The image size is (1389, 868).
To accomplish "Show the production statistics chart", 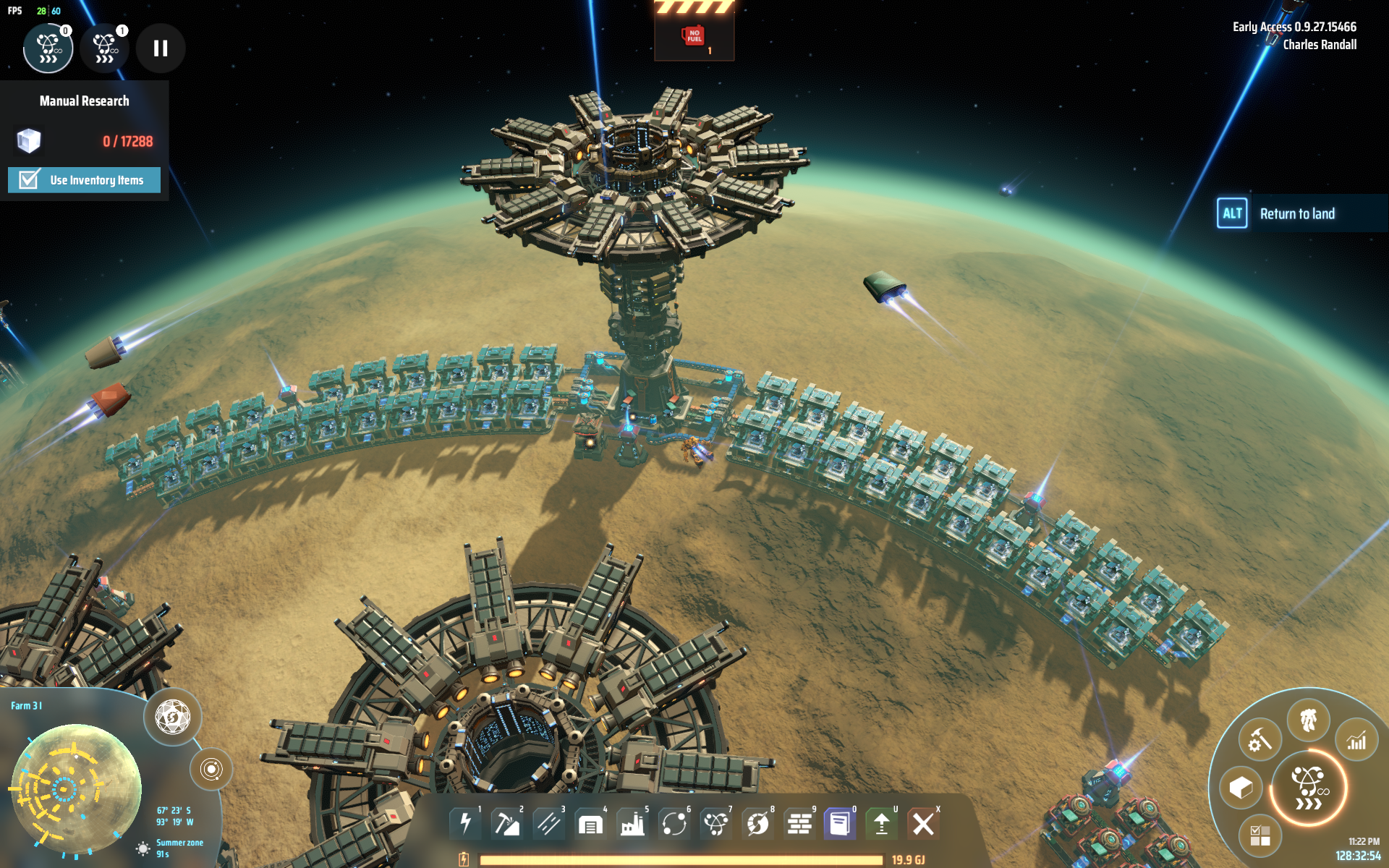I will tap(1356, 741).
